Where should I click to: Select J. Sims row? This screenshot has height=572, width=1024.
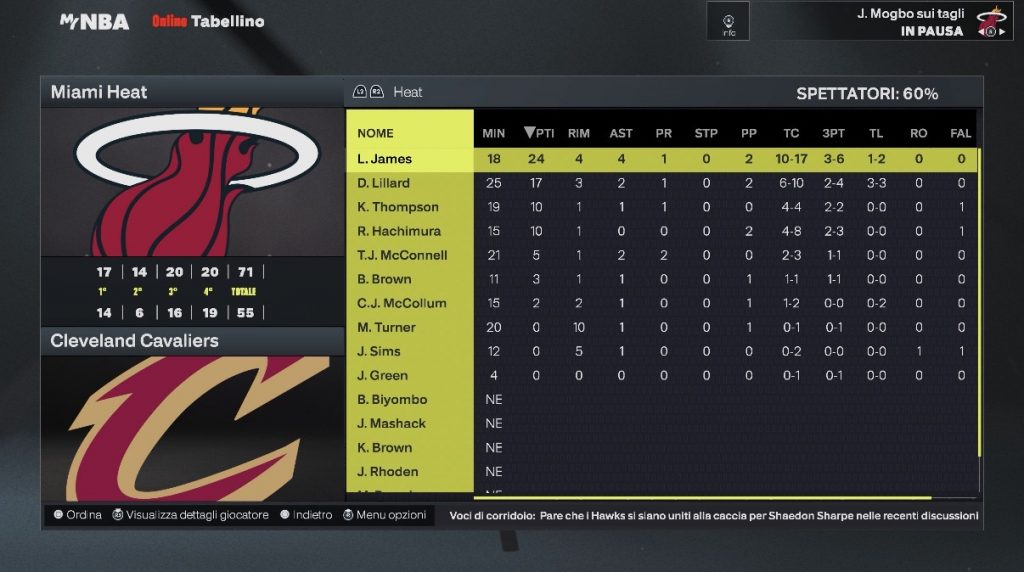point(381,351)
